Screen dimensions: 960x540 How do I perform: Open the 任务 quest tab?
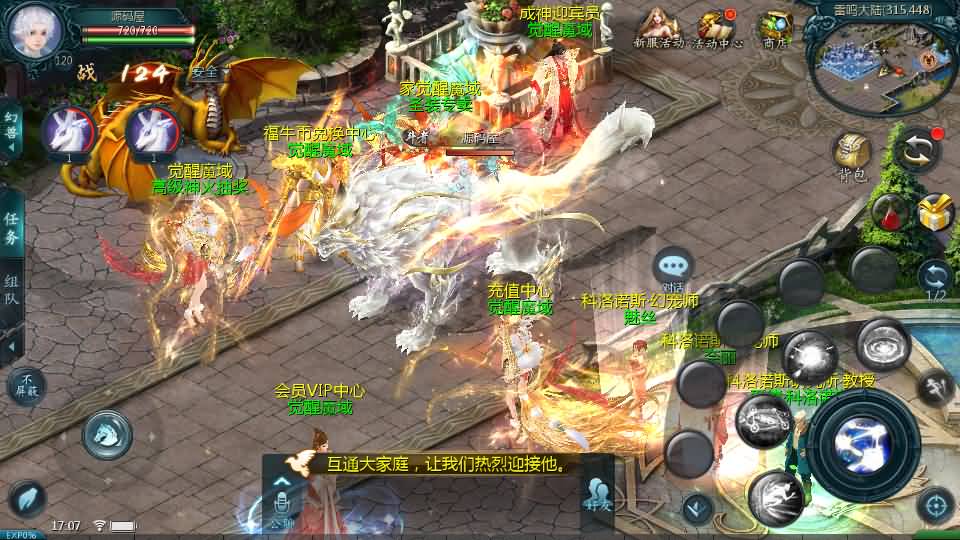pyautogui.click(x=12, y=228)
